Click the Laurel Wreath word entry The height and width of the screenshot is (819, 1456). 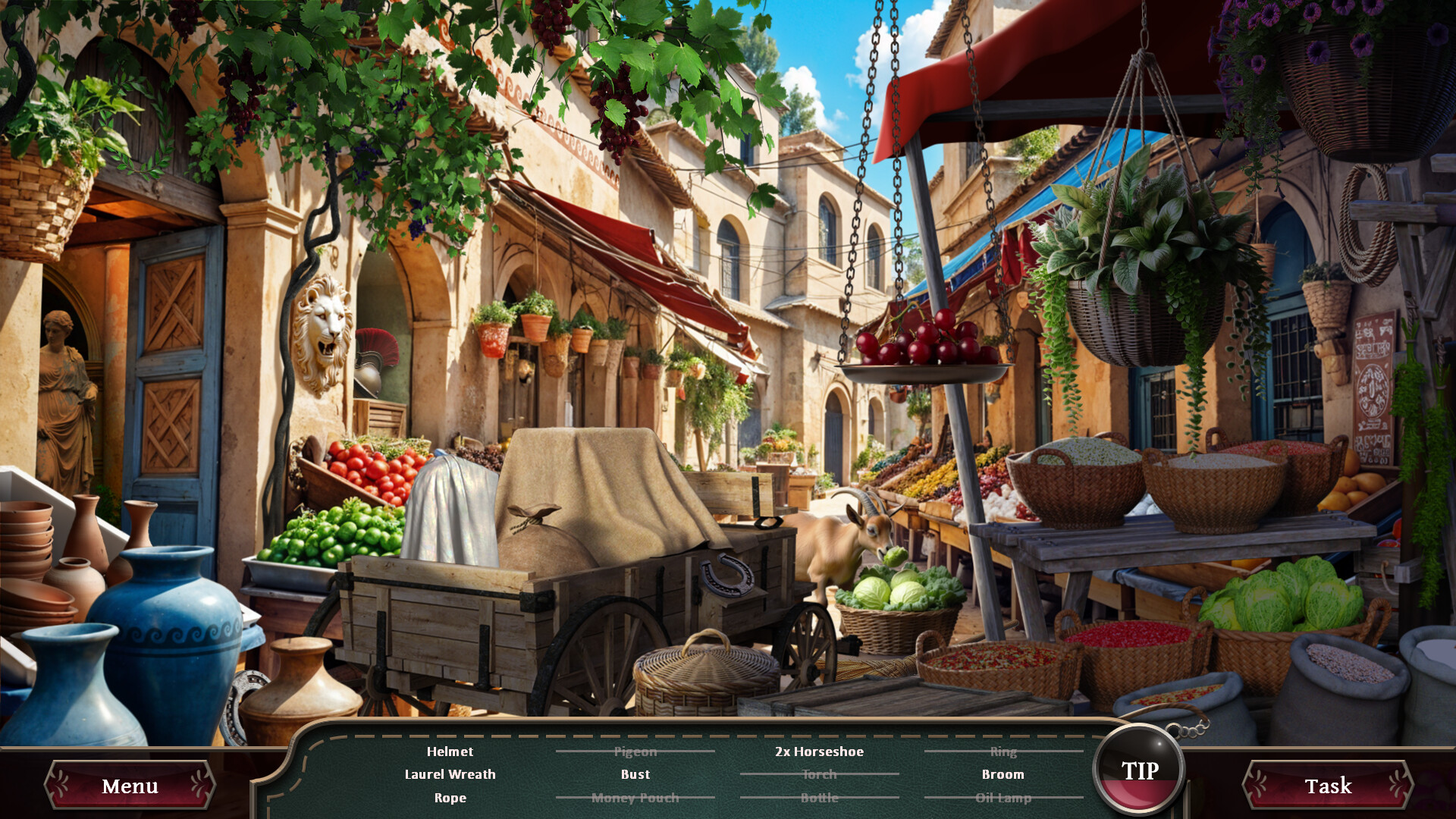point(450,774)
